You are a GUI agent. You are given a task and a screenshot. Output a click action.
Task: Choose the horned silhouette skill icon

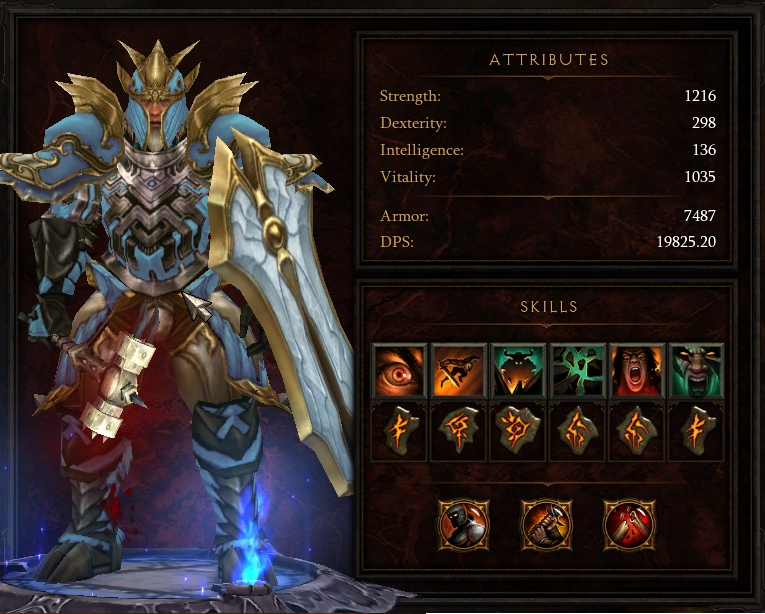518,370
